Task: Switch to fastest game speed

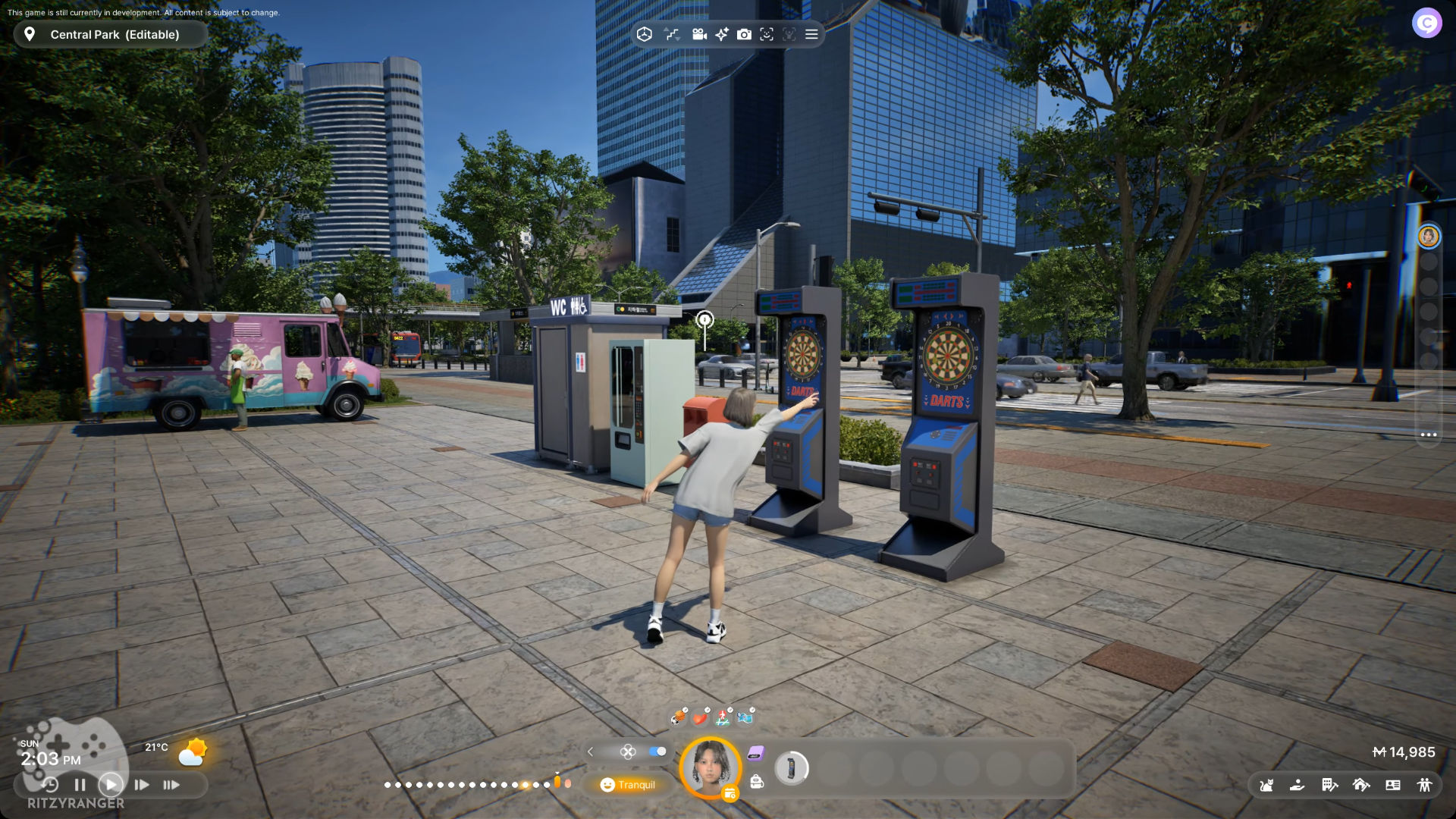Action: coord(171,785)
